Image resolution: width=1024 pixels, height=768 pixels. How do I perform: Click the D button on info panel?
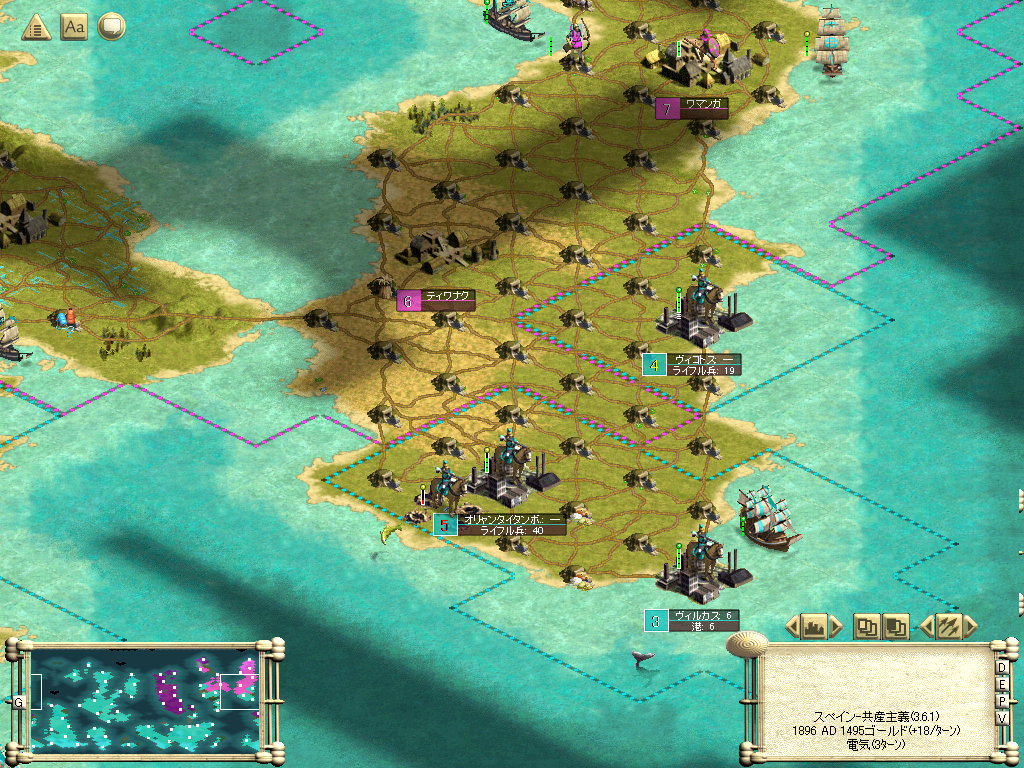1002,667
